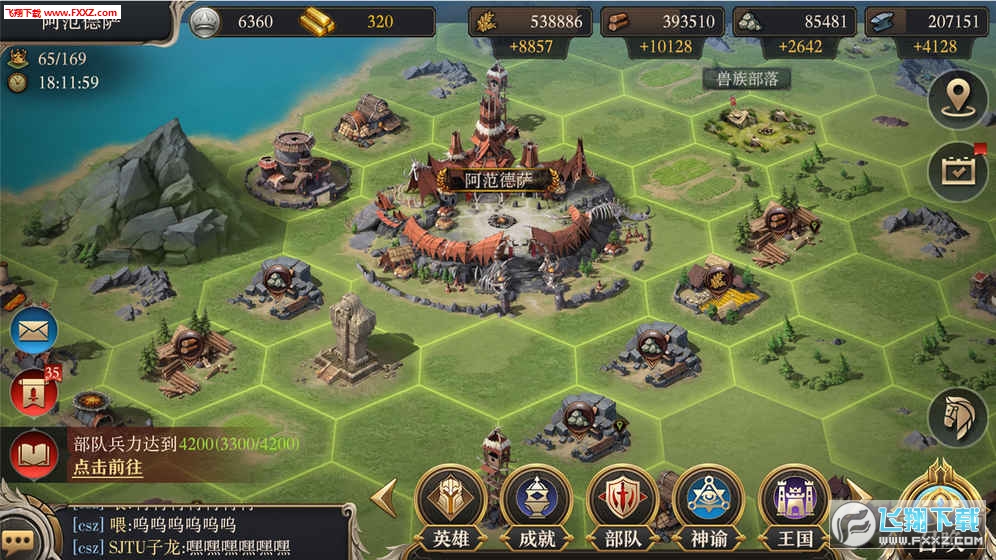
Task: Open the 神谕 (Oracle) menu
Action: tap(707, 502)
